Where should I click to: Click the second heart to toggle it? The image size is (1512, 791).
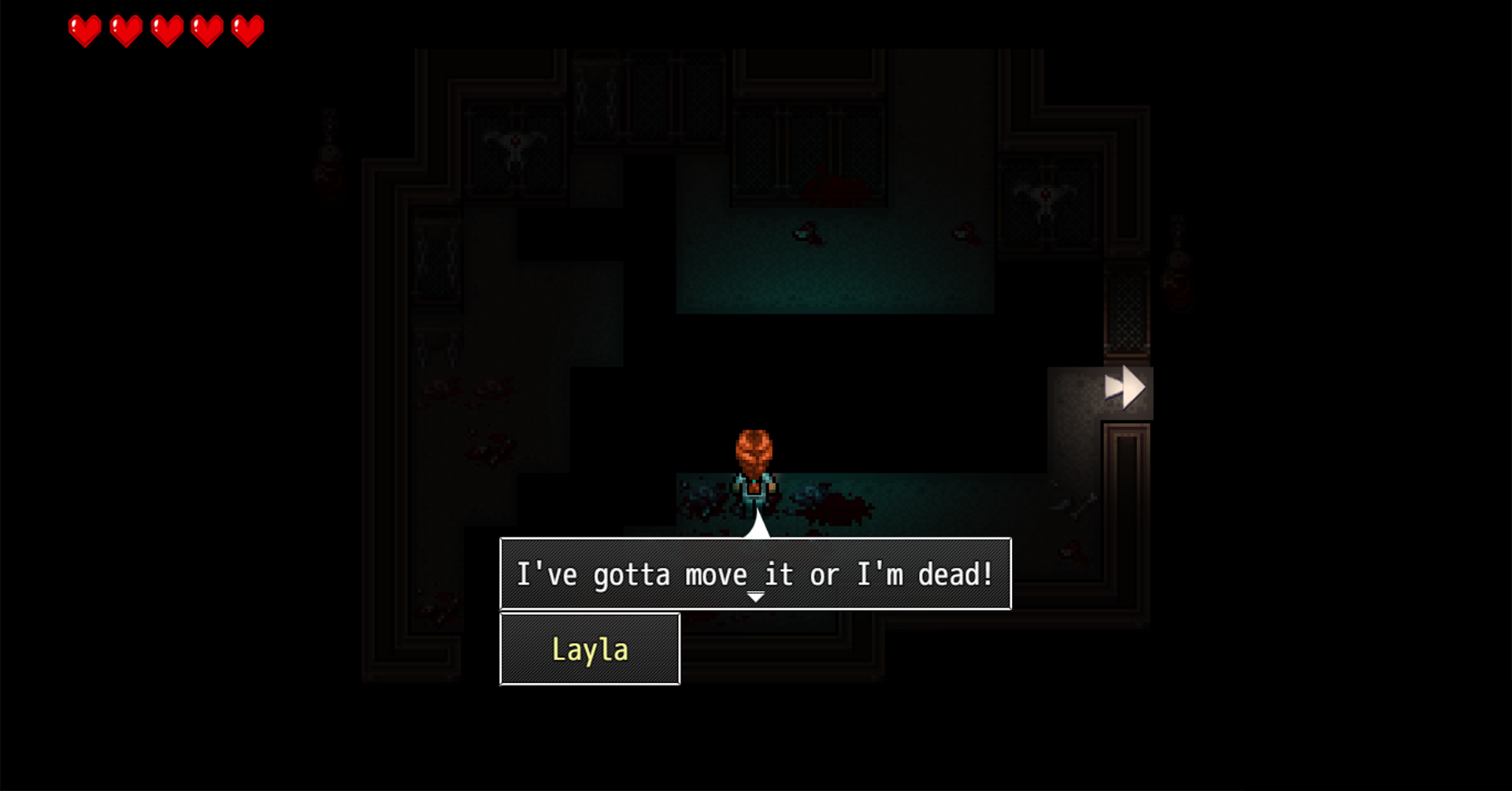pos(125,30)
